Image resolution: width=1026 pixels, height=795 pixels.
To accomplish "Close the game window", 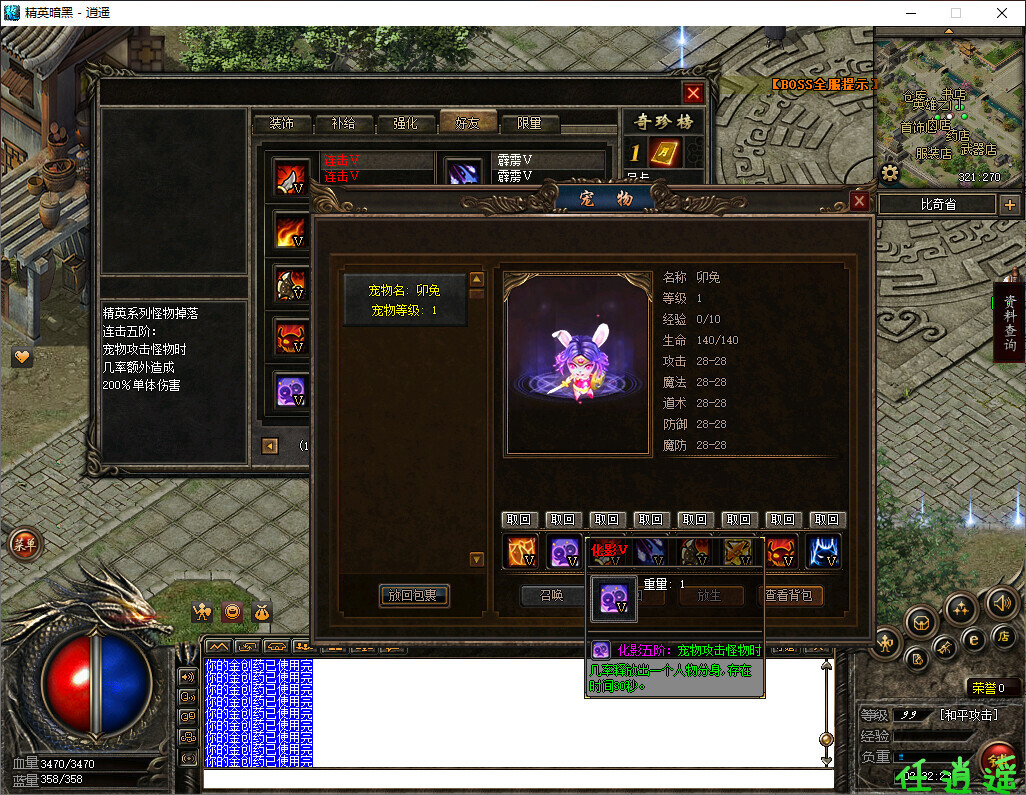I will [x=1002, y=13].
